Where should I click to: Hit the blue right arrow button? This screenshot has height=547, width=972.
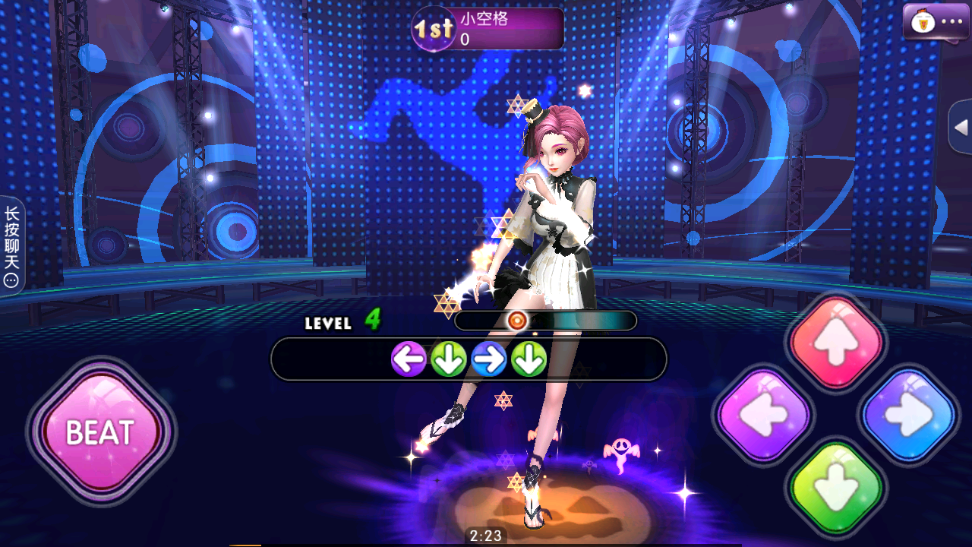point(908,415)
